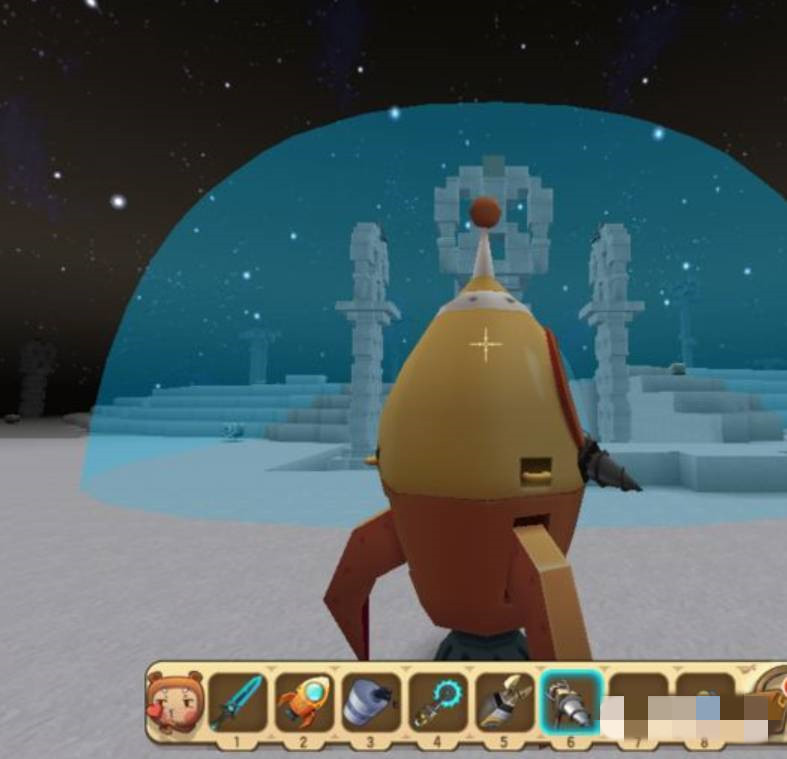The height and width of the screenshot is (759, 787).
Task: Select the gold claw tool in slot 5
Action: (505, 703)
